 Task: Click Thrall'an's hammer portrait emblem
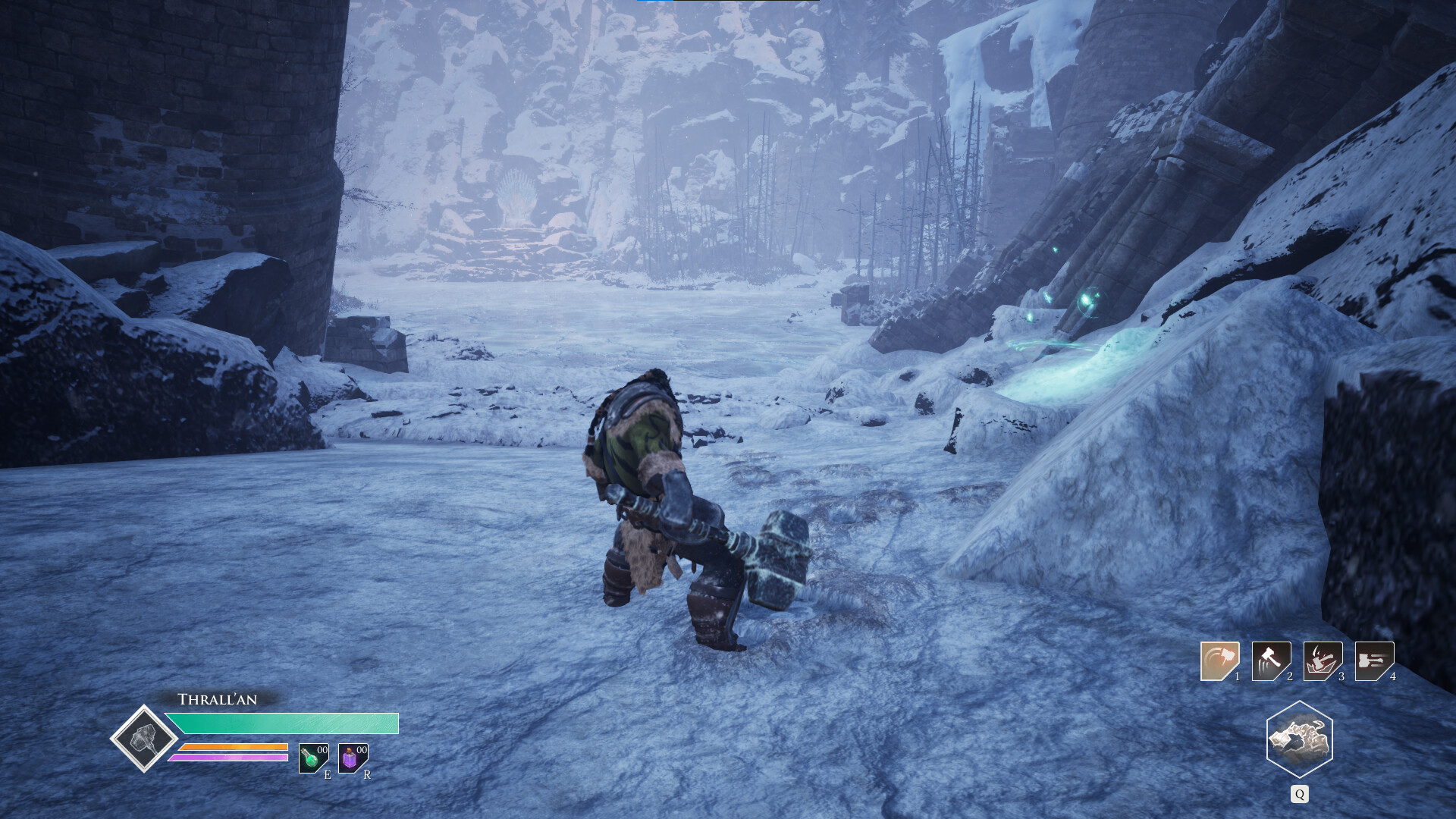144,739
